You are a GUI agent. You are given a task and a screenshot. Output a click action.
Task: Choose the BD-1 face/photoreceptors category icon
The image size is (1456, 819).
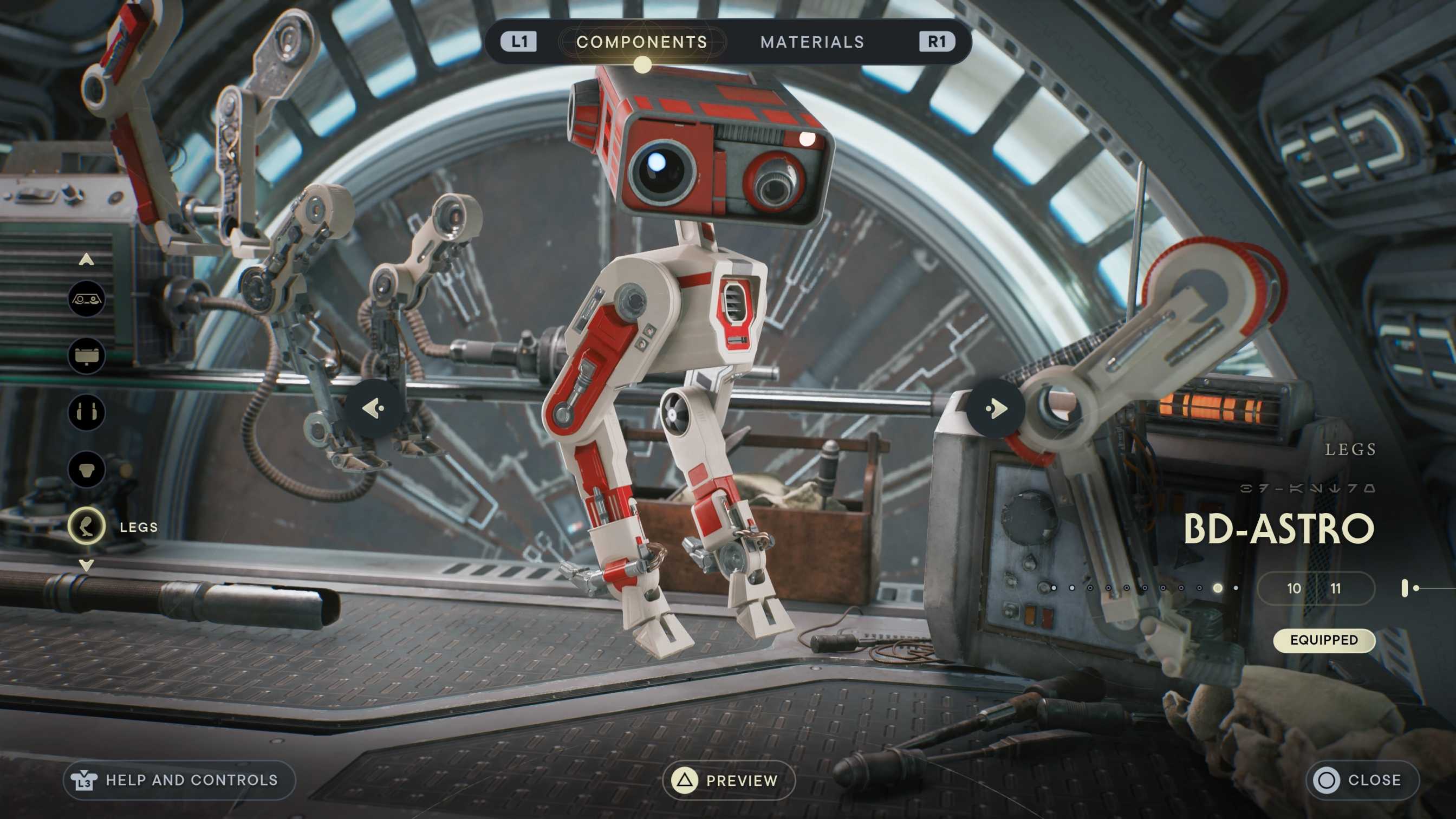coord(87,299)
